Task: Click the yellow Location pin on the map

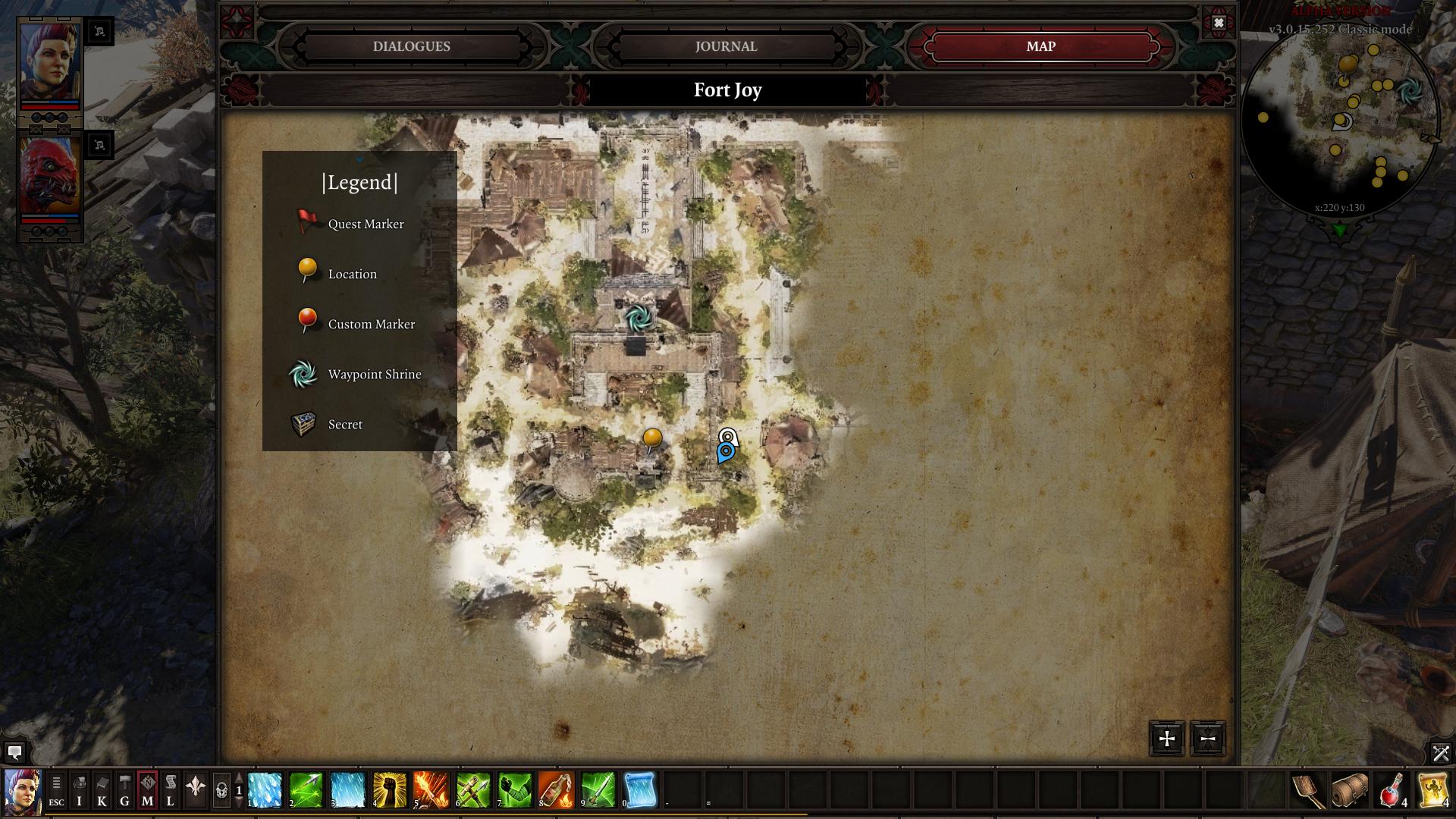Action: pos(652,438)
